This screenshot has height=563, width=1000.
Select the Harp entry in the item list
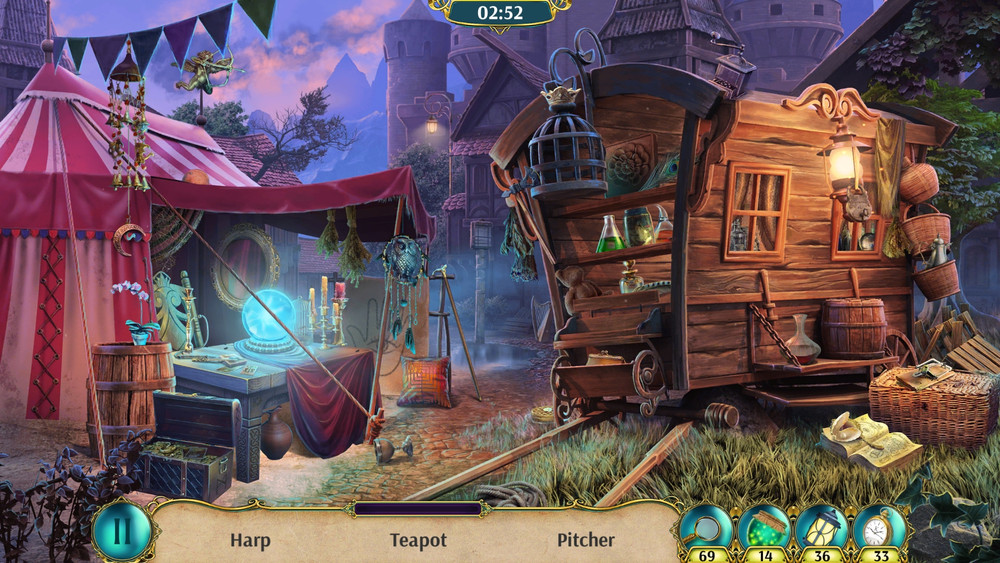point(250,540)
